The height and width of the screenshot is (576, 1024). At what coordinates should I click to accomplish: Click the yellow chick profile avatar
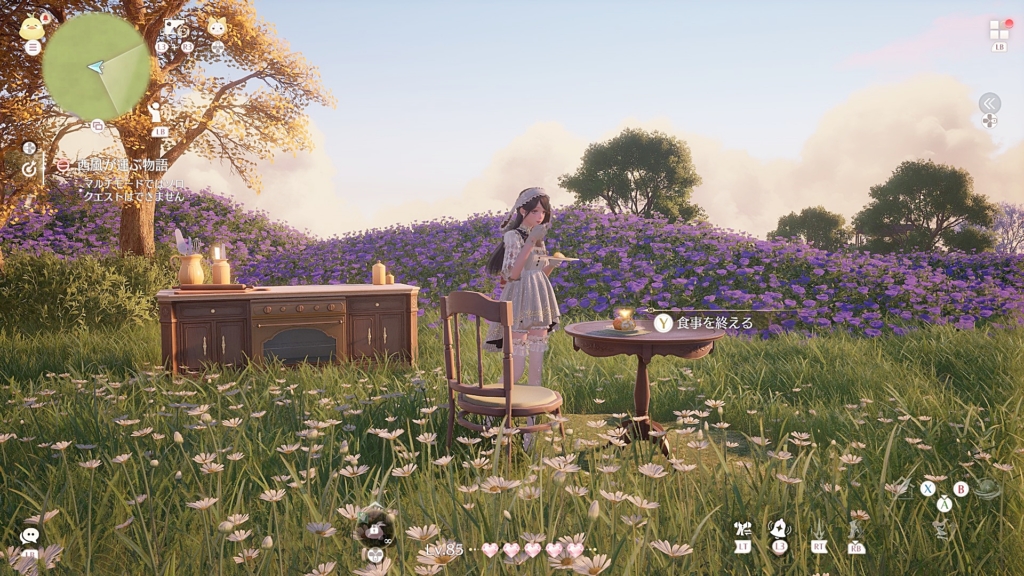32,27
